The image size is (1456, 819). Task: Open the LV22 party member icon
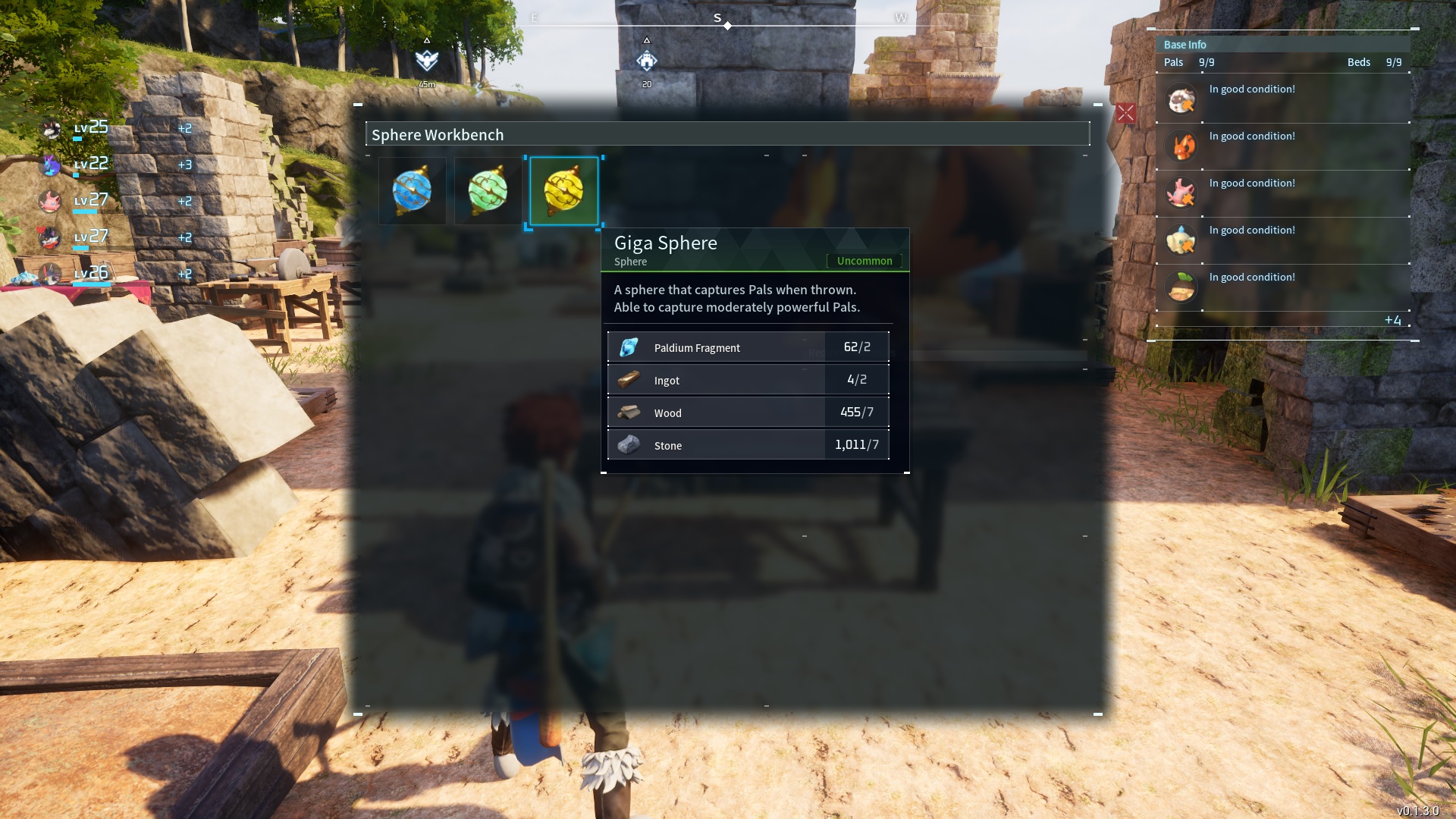51,165
